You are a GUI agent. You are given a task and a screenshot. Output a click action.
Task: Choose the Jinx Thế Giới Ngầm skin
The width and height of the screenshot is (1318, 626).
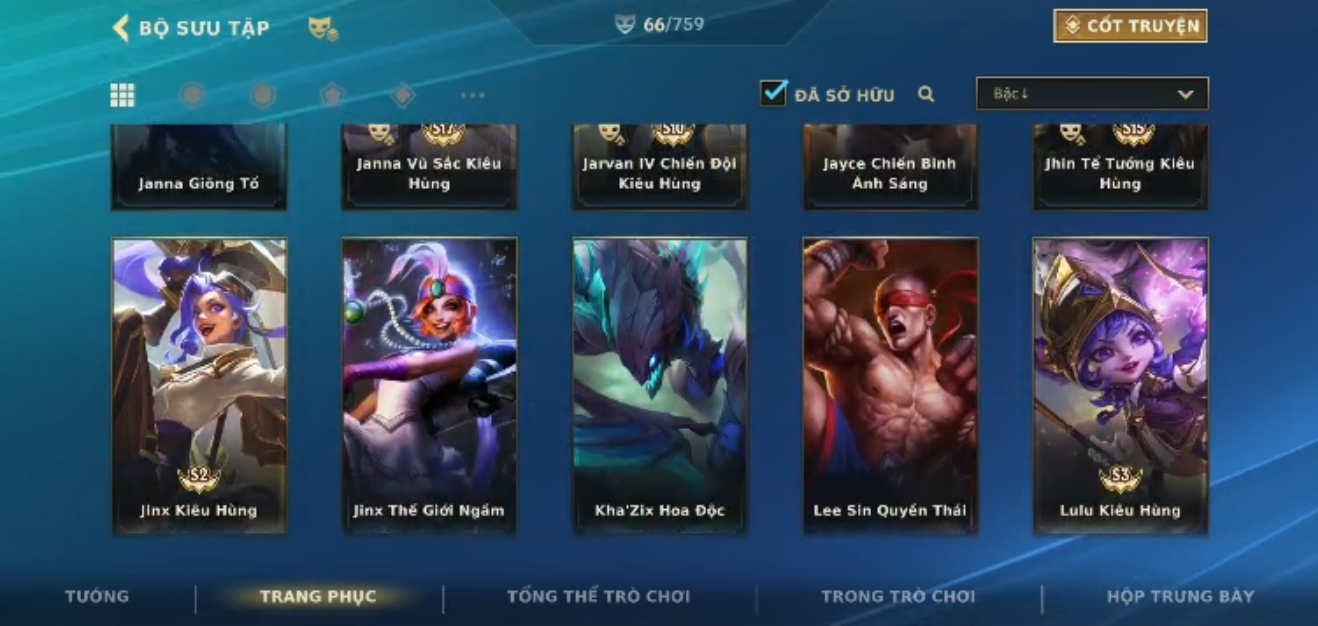[x=429, y=385]
